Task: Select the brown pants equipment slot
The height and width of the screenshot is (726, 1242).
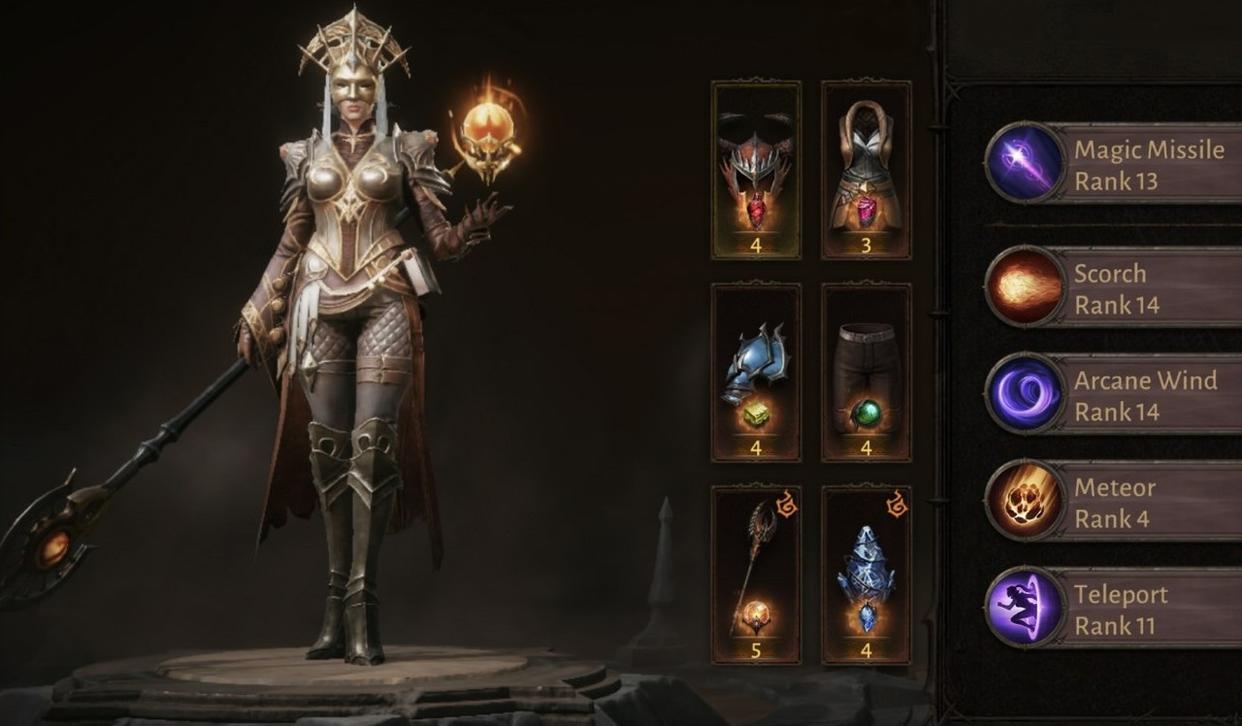Action: [866, 372]
